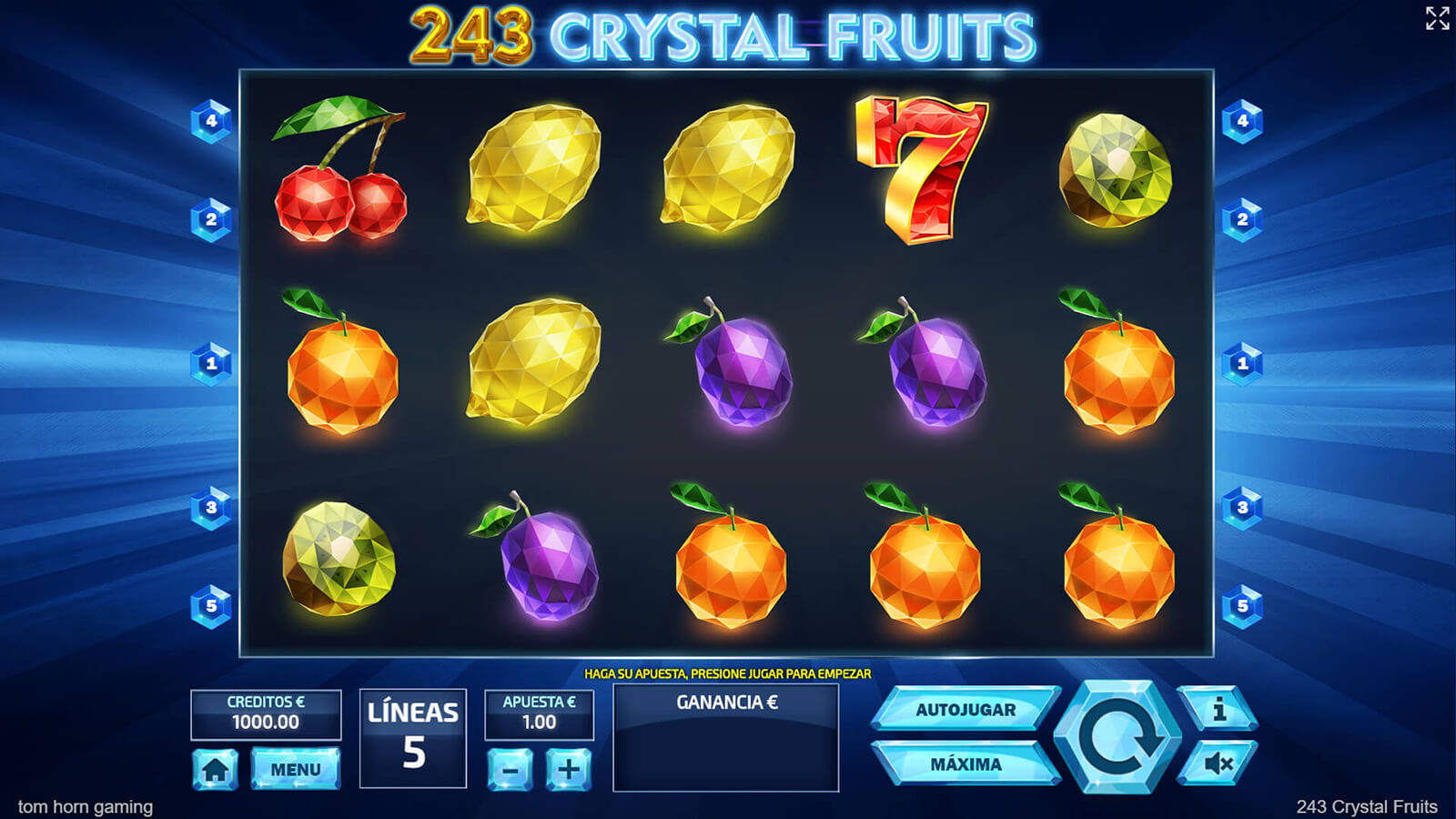Change the LÍNEAS line count panel
The height and width of the screenshot is (819, 1456).
click(x=413, y=738)
